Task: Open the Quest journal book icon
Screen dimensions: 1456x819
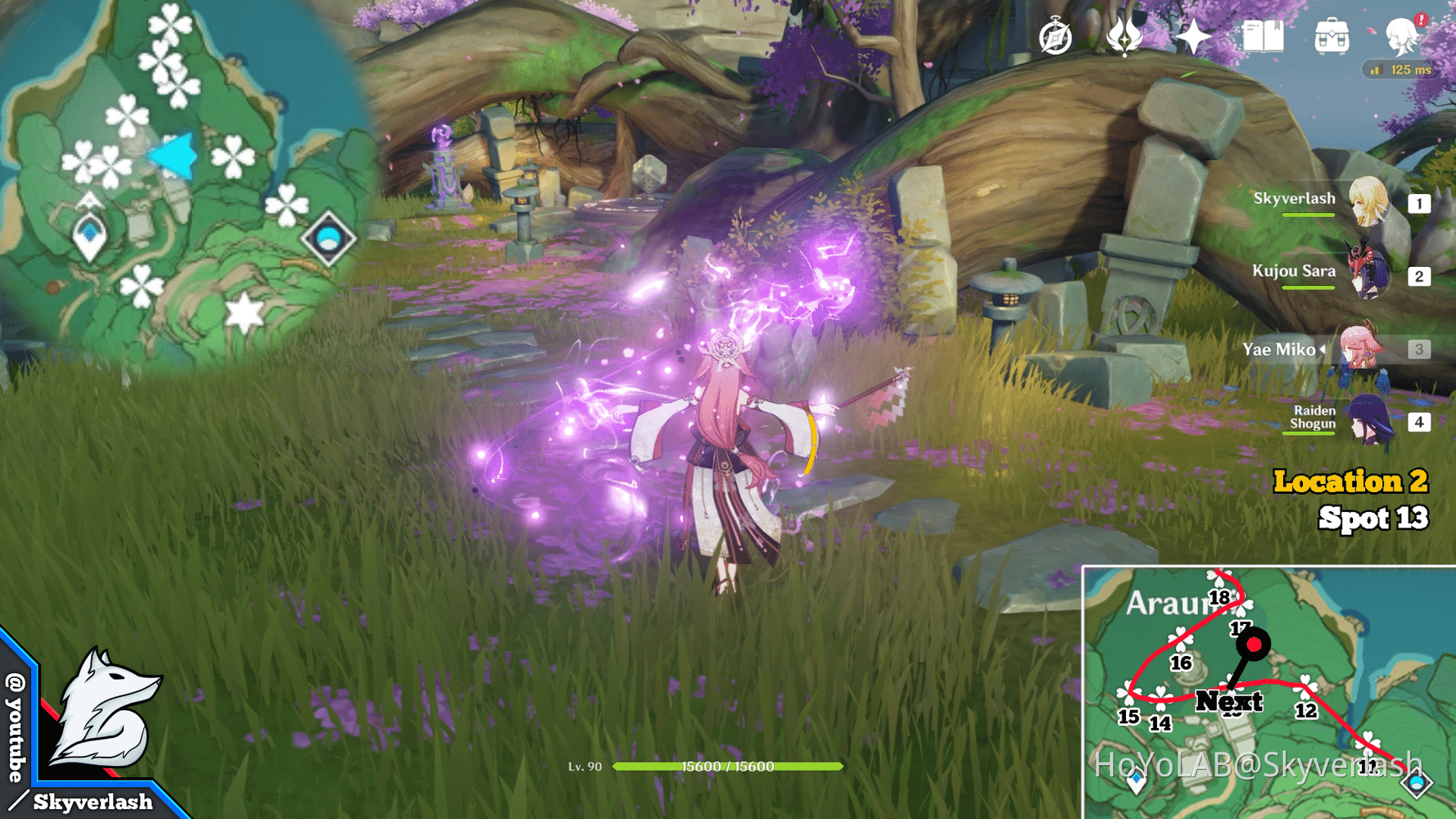Action: (1264, 37)
